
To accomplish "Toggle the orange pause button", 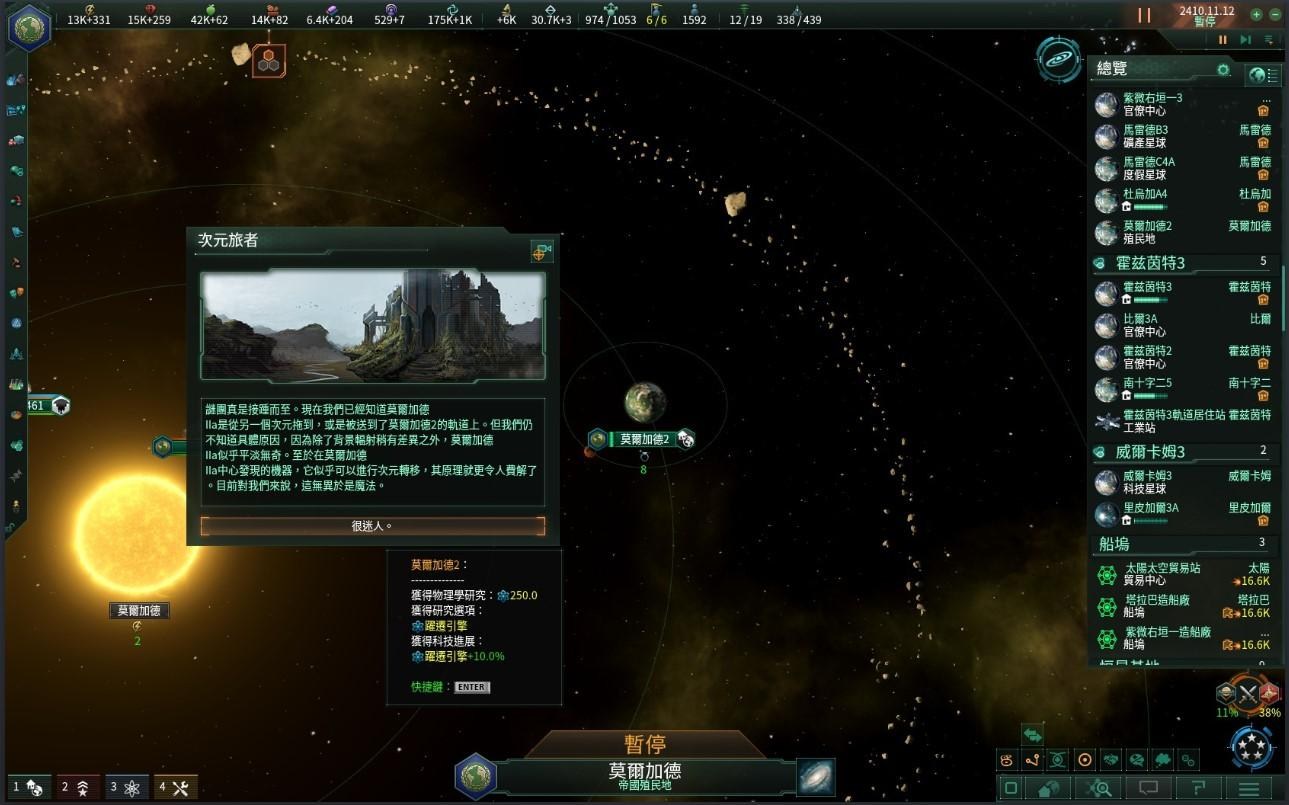I will coord(1144,15).
